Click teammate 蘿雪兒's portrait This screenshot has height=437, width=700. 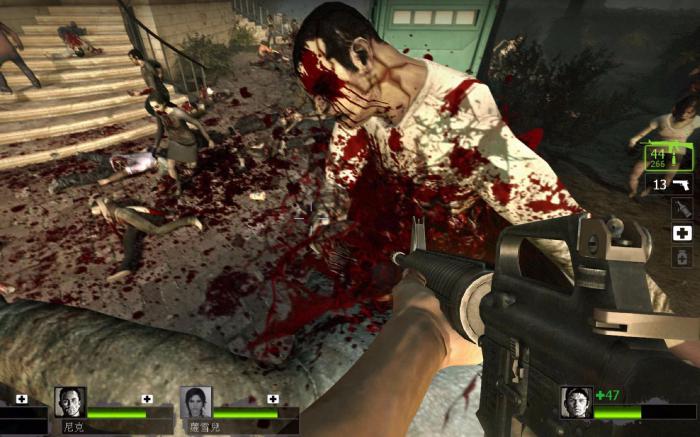tap(196, 402)
